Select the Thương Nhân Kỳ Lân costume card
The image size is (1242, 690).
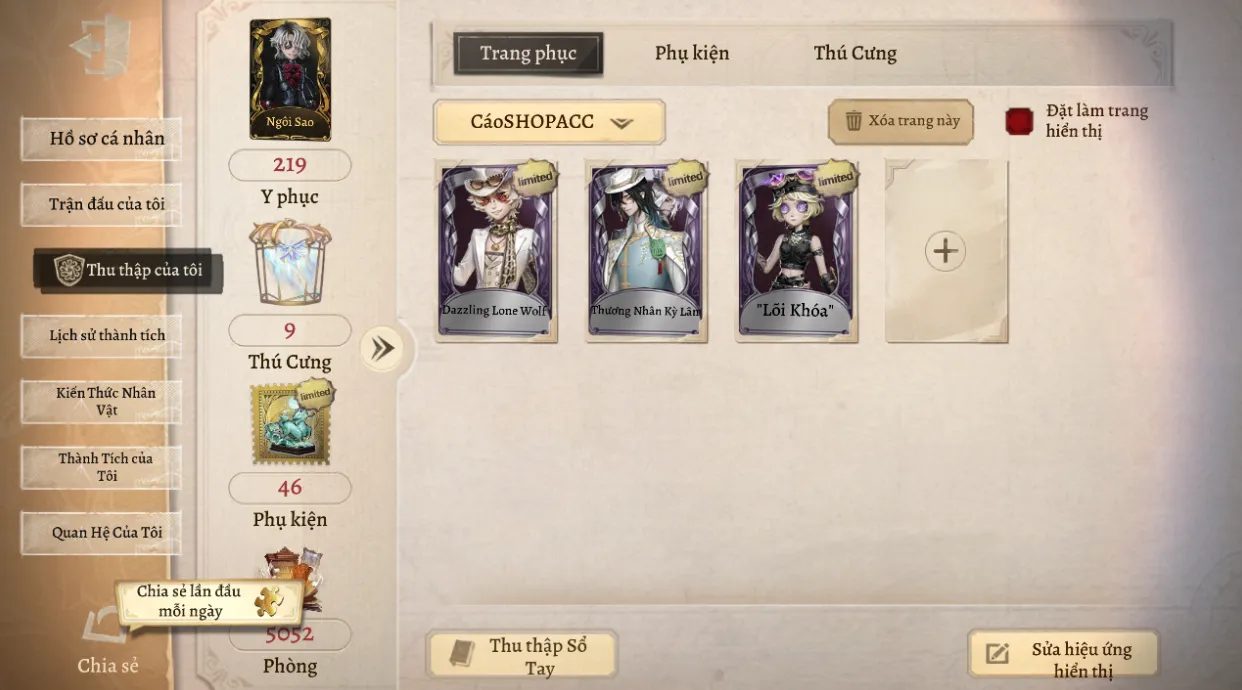[x=647, y=250]
